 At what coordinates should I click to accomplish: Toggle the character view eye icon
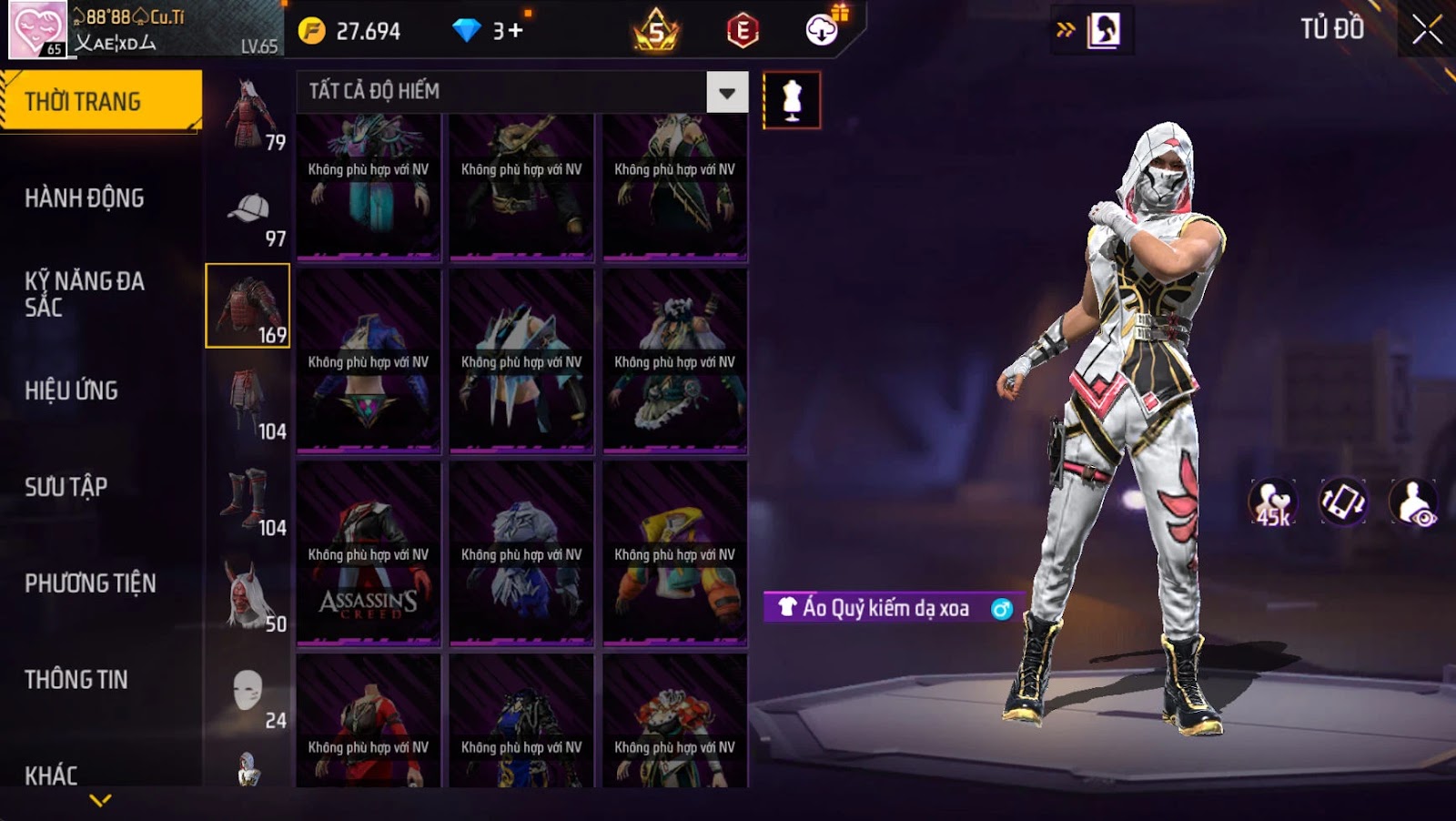click(1413, 502)
